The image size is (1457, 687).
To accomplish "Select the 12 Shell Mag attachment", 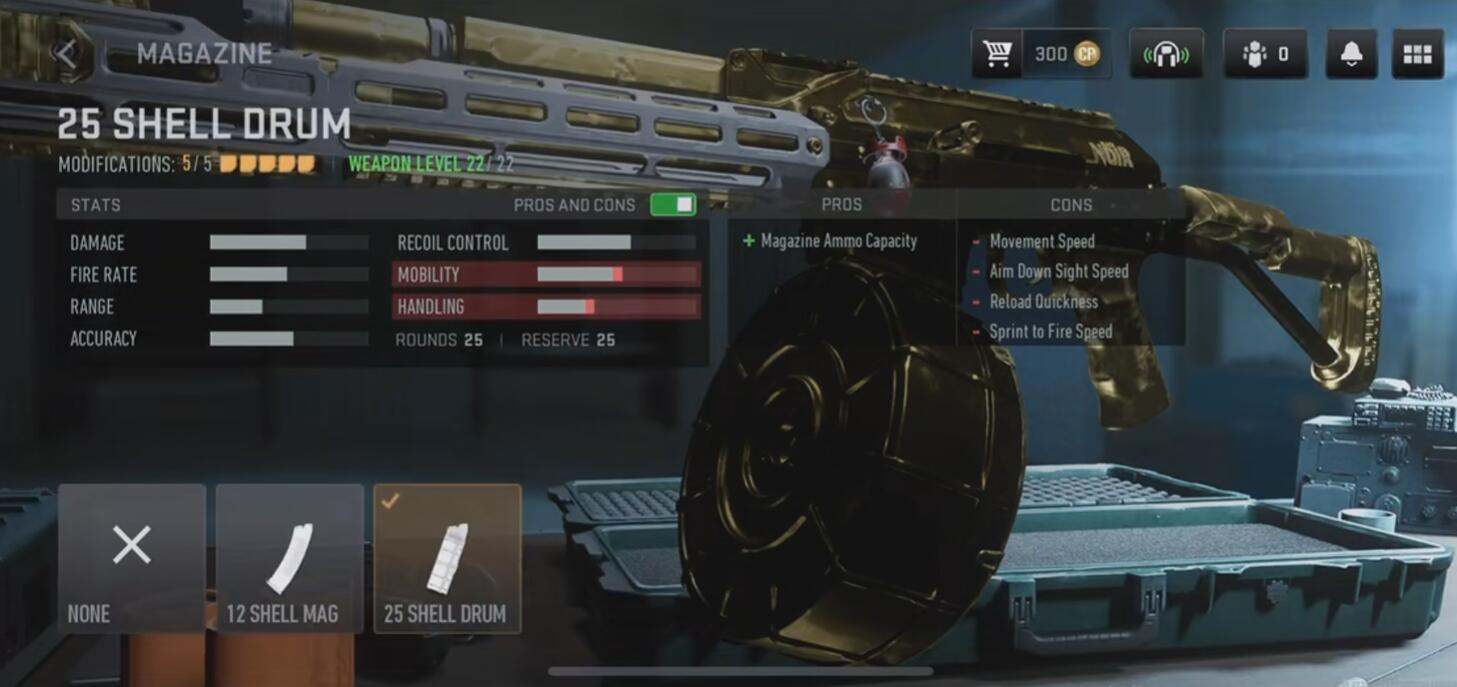I will [x=289, y=558].
